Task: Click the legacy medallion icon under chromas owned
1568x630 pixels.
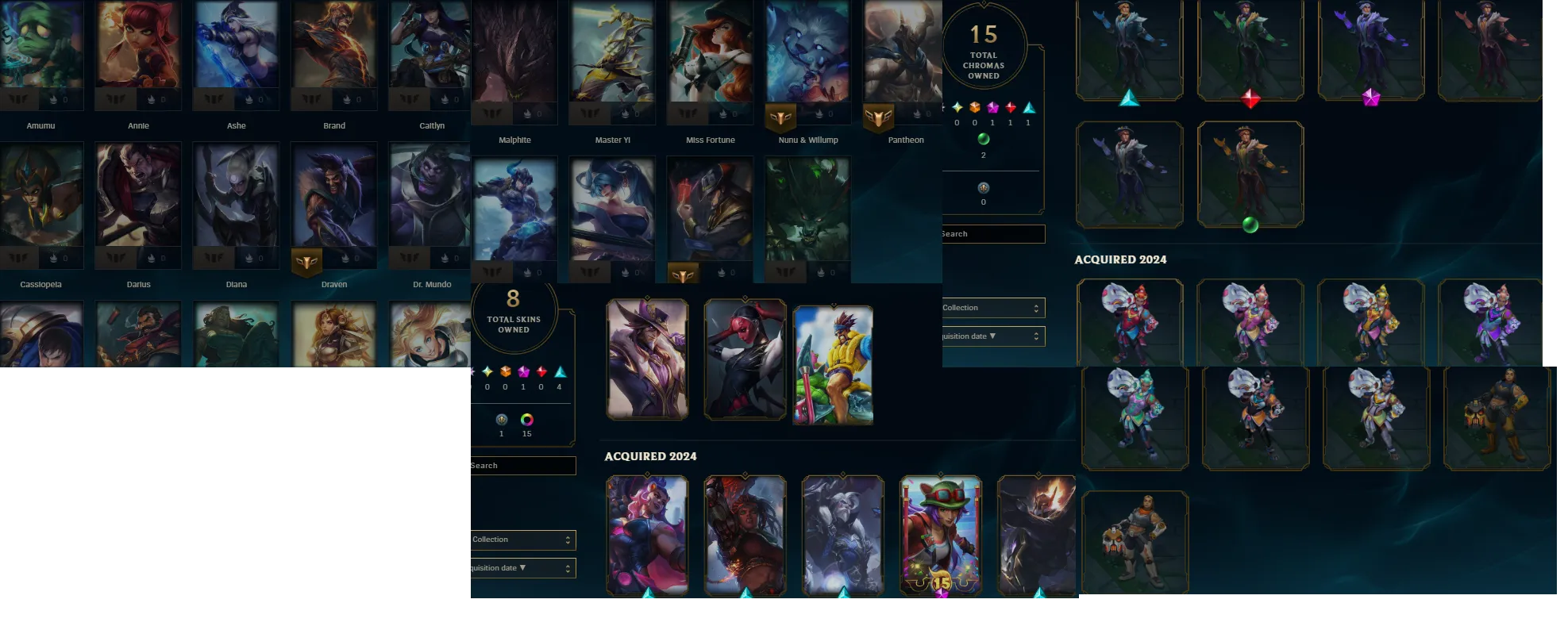Action: pyautogui.click(x=984, y=188)
